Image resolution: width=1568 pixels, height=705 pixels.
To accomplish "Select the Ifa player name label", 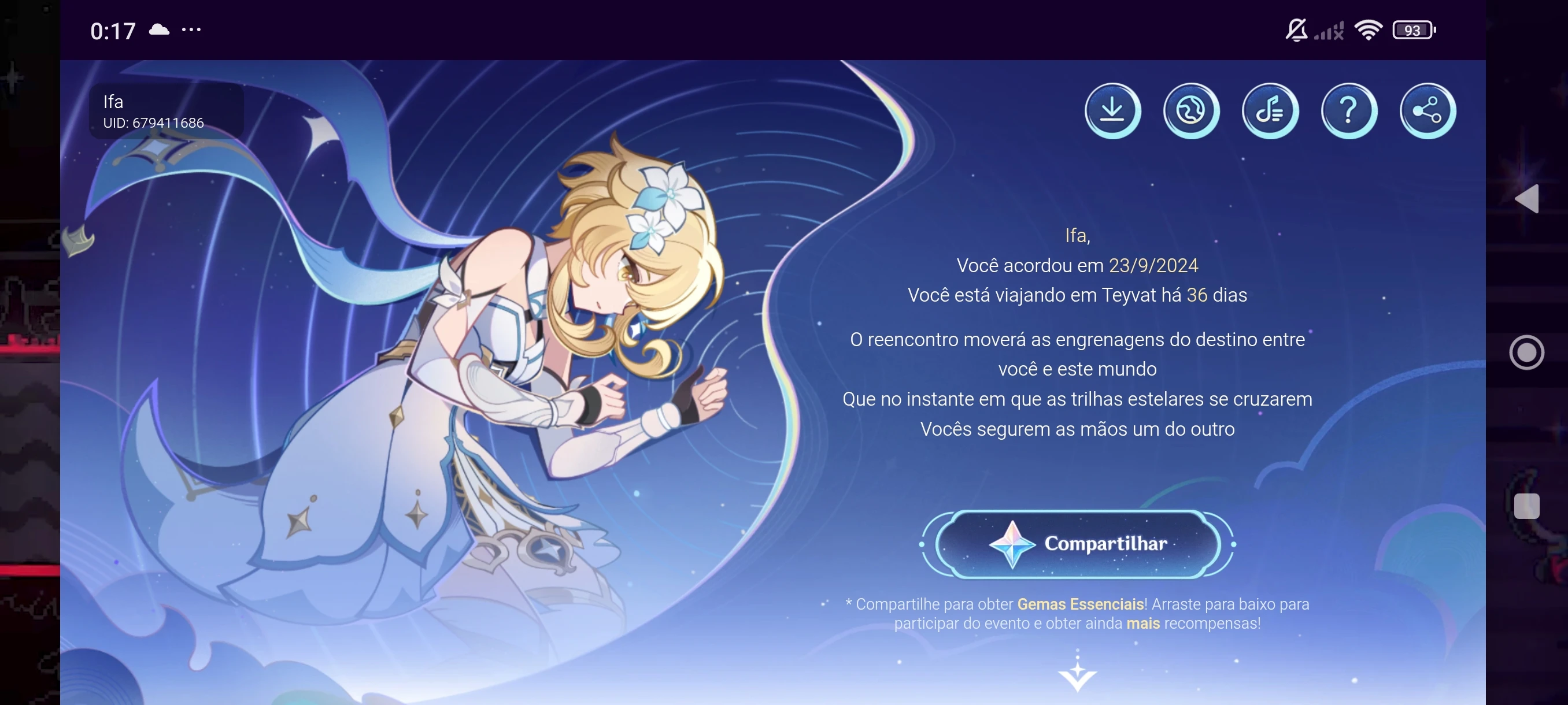I will pos(113,102).
